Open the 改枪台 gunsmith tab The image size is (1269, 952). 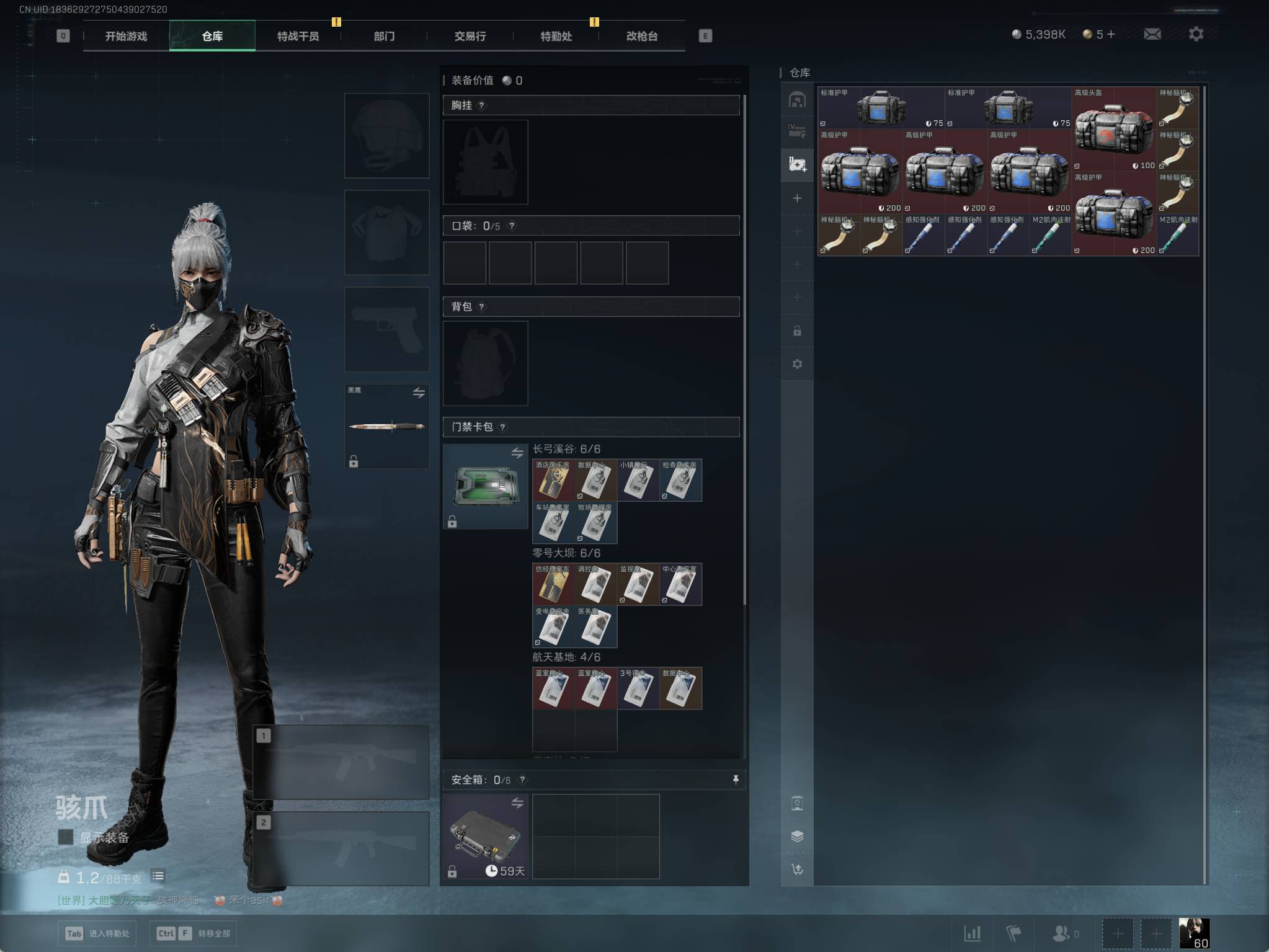tap(641, 36)
